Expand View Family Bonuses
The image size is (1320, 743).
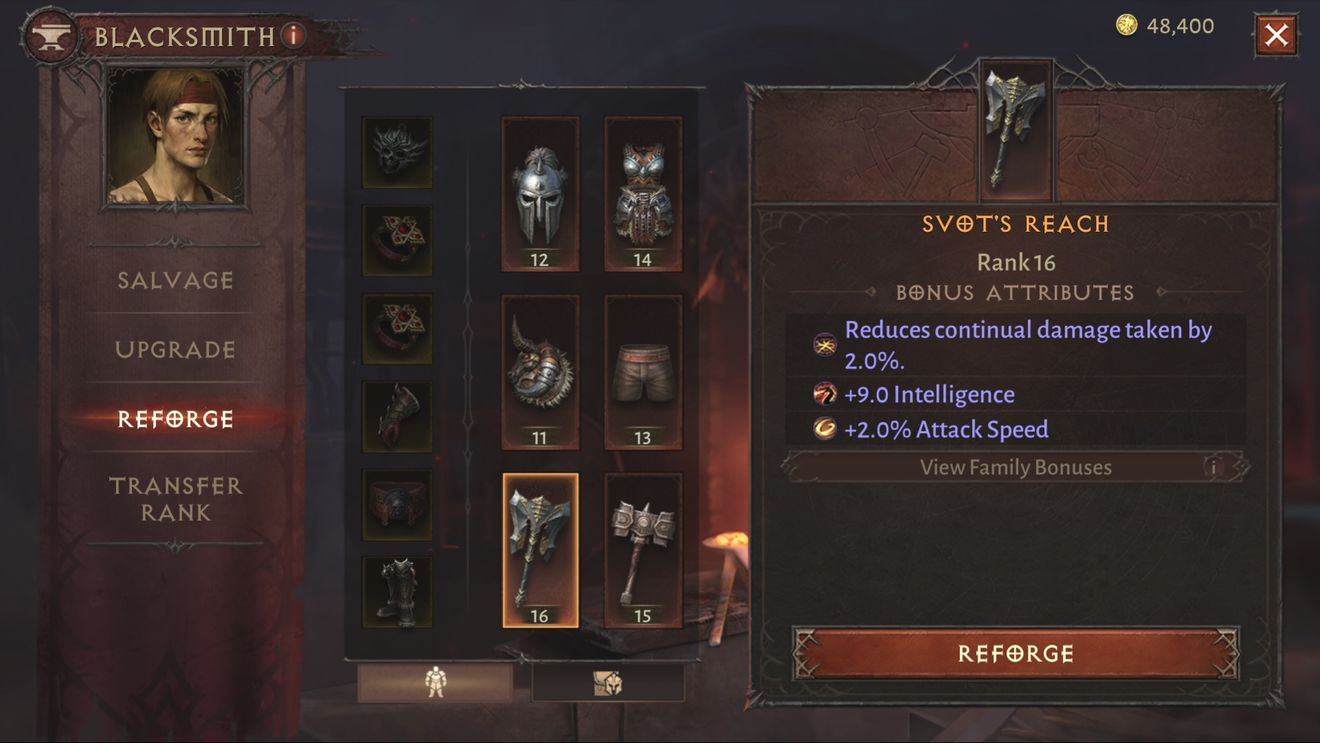(1016, 466)
